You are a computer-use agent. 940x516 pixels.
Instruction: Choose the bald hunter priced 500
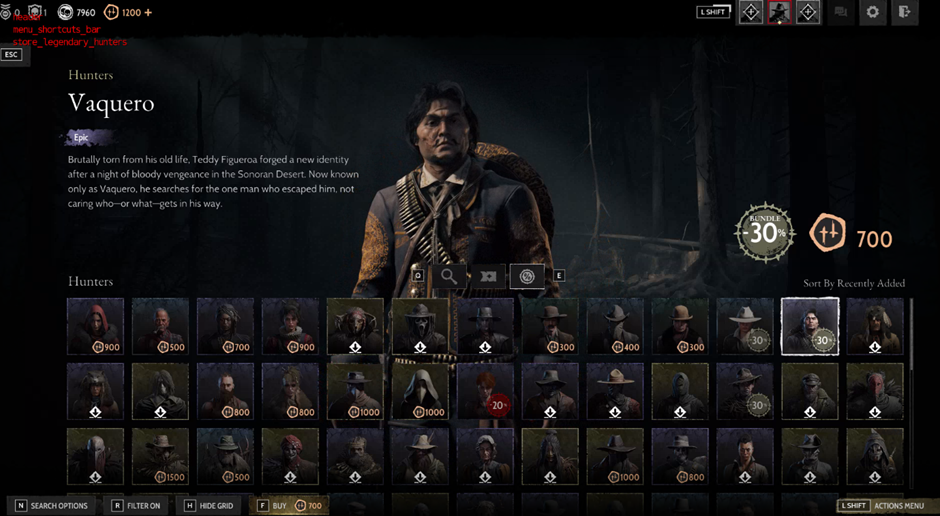click(160, 326)
